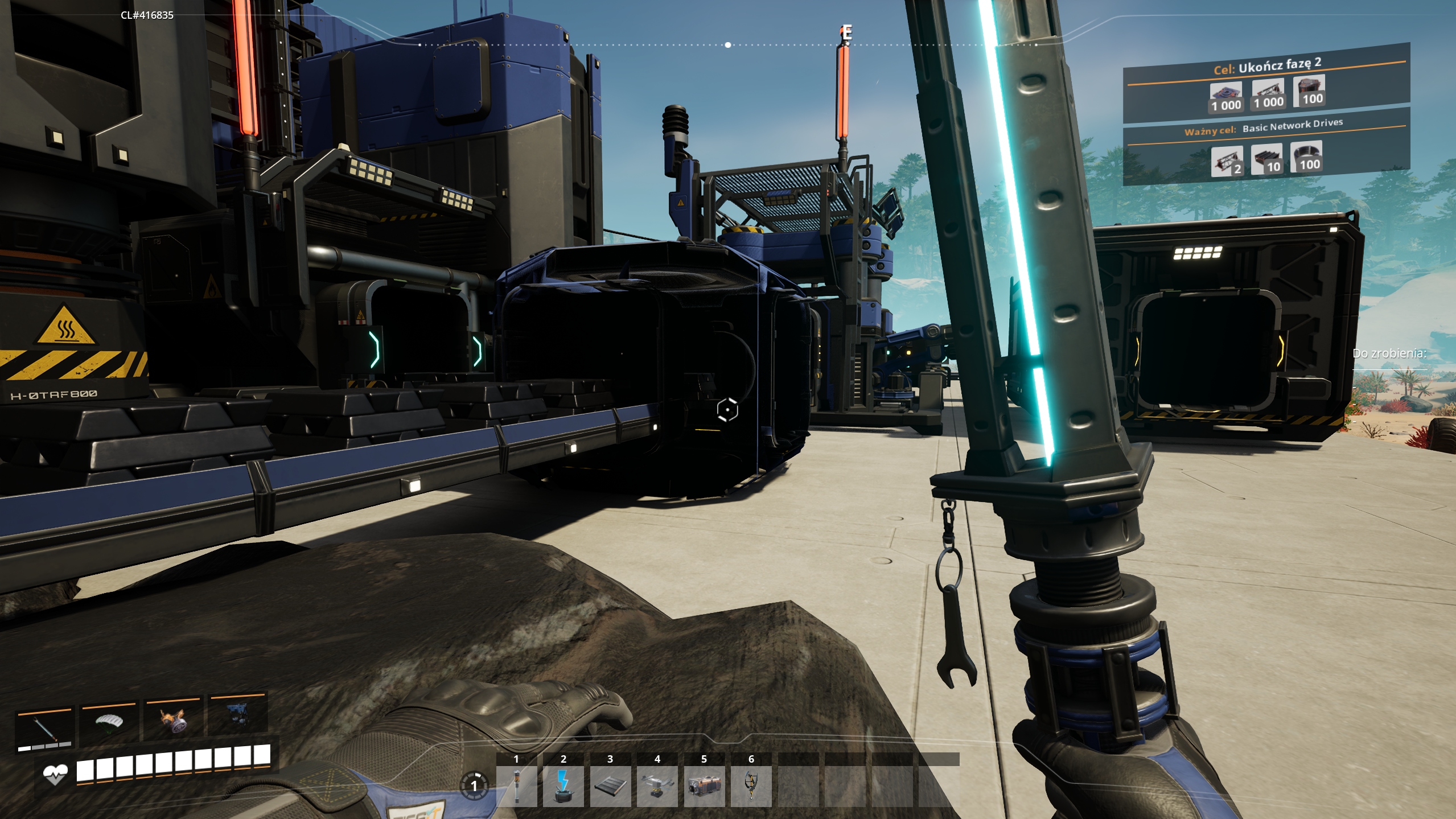Open the "Ukończ fazę 2" objective
Viewport: 1456px width, 819px height.
1267,66
